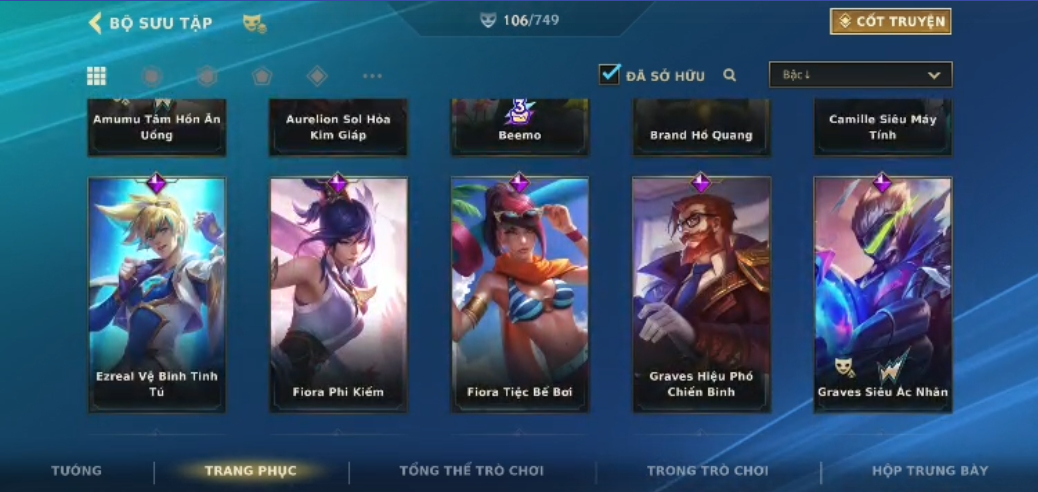This screenshot has width=1038, height=492.
Task: Go to the Hộp Trưng Bày tab
Action: click(929, 471)
